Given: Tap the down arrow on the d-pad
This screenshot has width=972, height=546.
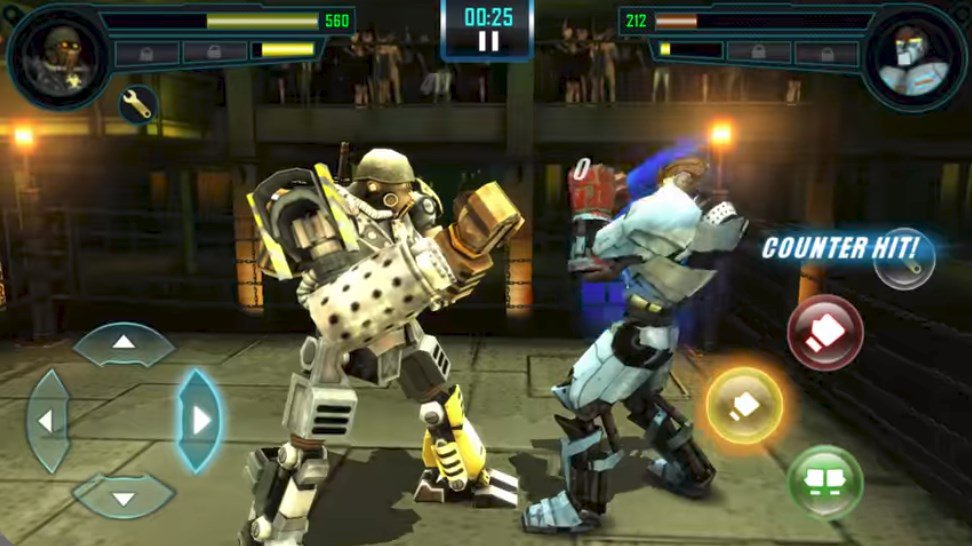Looking at the screenshot, I should 124,496.
